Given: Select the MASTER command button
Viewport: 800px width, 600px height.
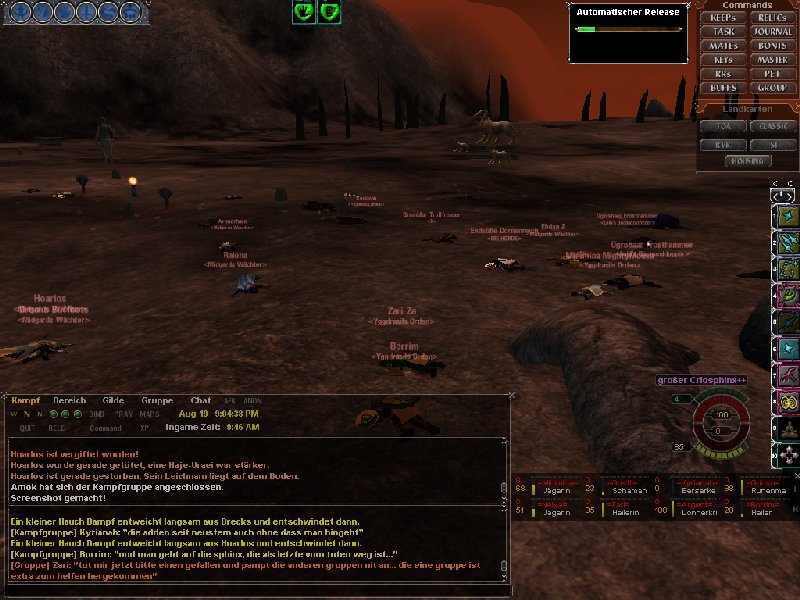Looking at the screenshot, I should coord(772,60).
